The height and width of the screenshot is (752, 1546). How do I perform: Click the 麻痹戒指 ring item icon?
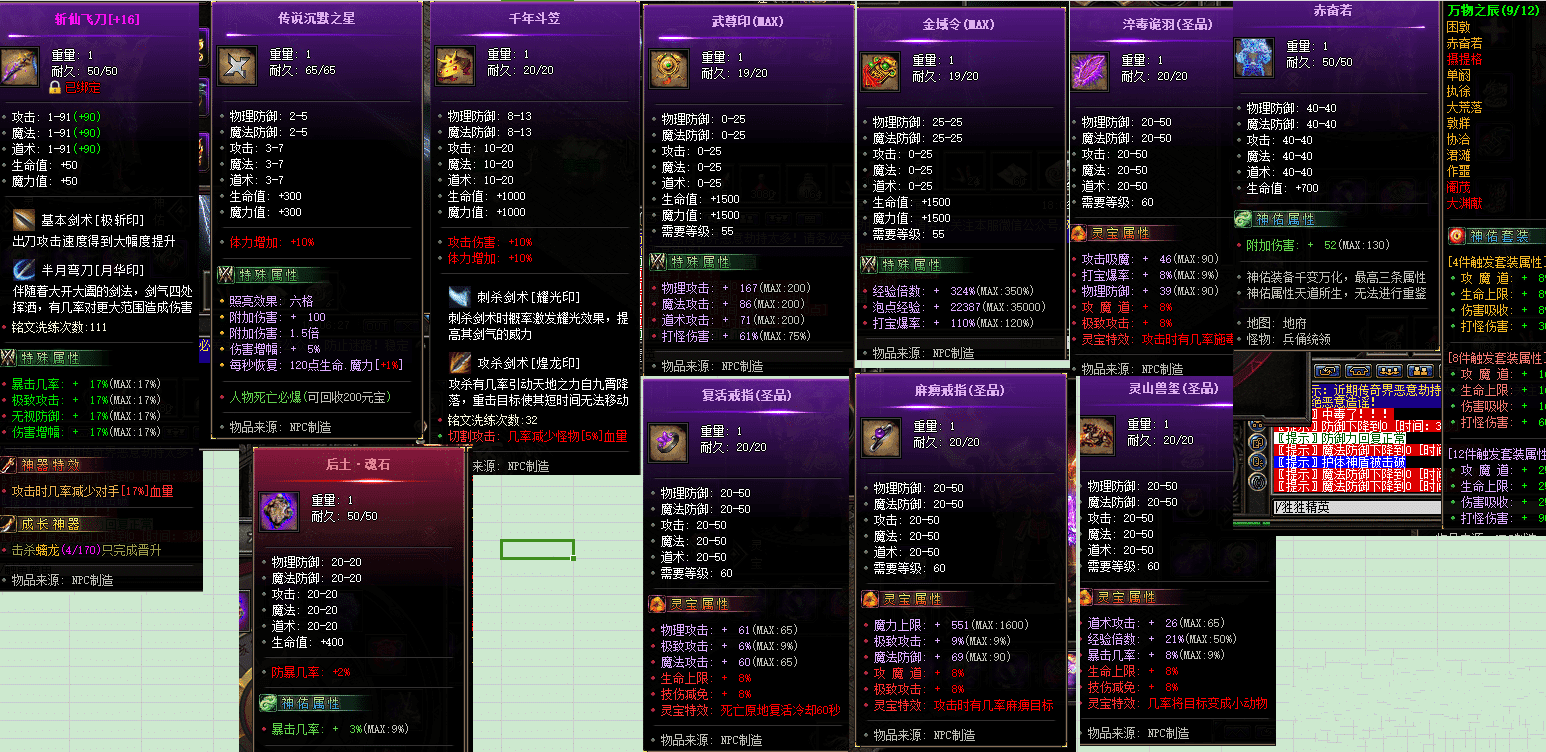coord(881,437)
